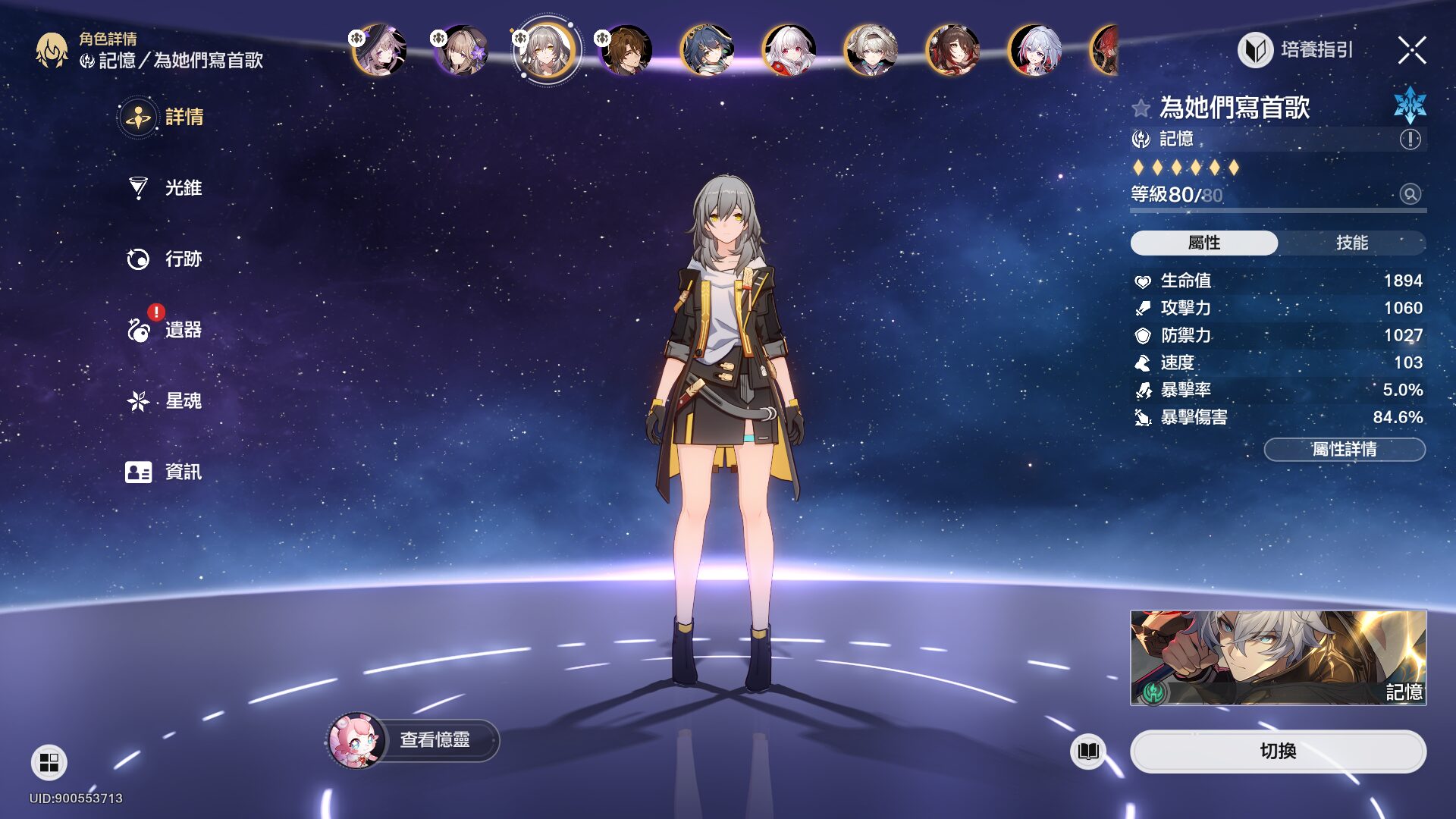The height and width of the screenshot is (819, 1456).
Task: Switch to the 技能 skills tab
Action: [1351, 243]
